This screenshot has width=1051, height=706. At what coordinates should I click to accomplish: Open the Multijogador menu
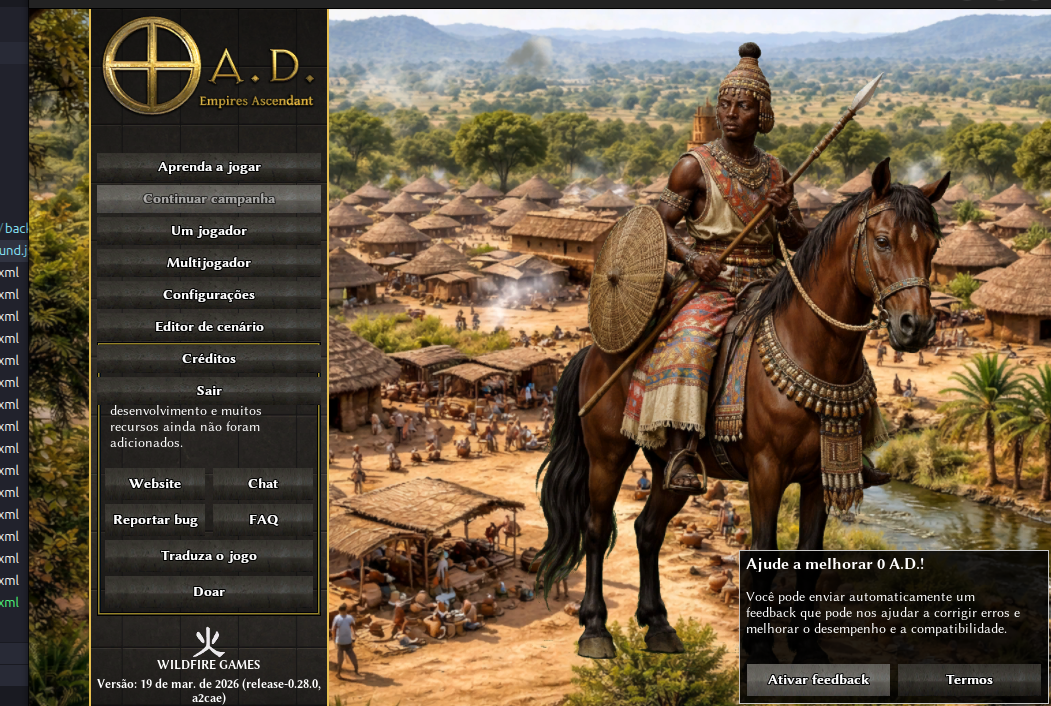tap(209, 263)
